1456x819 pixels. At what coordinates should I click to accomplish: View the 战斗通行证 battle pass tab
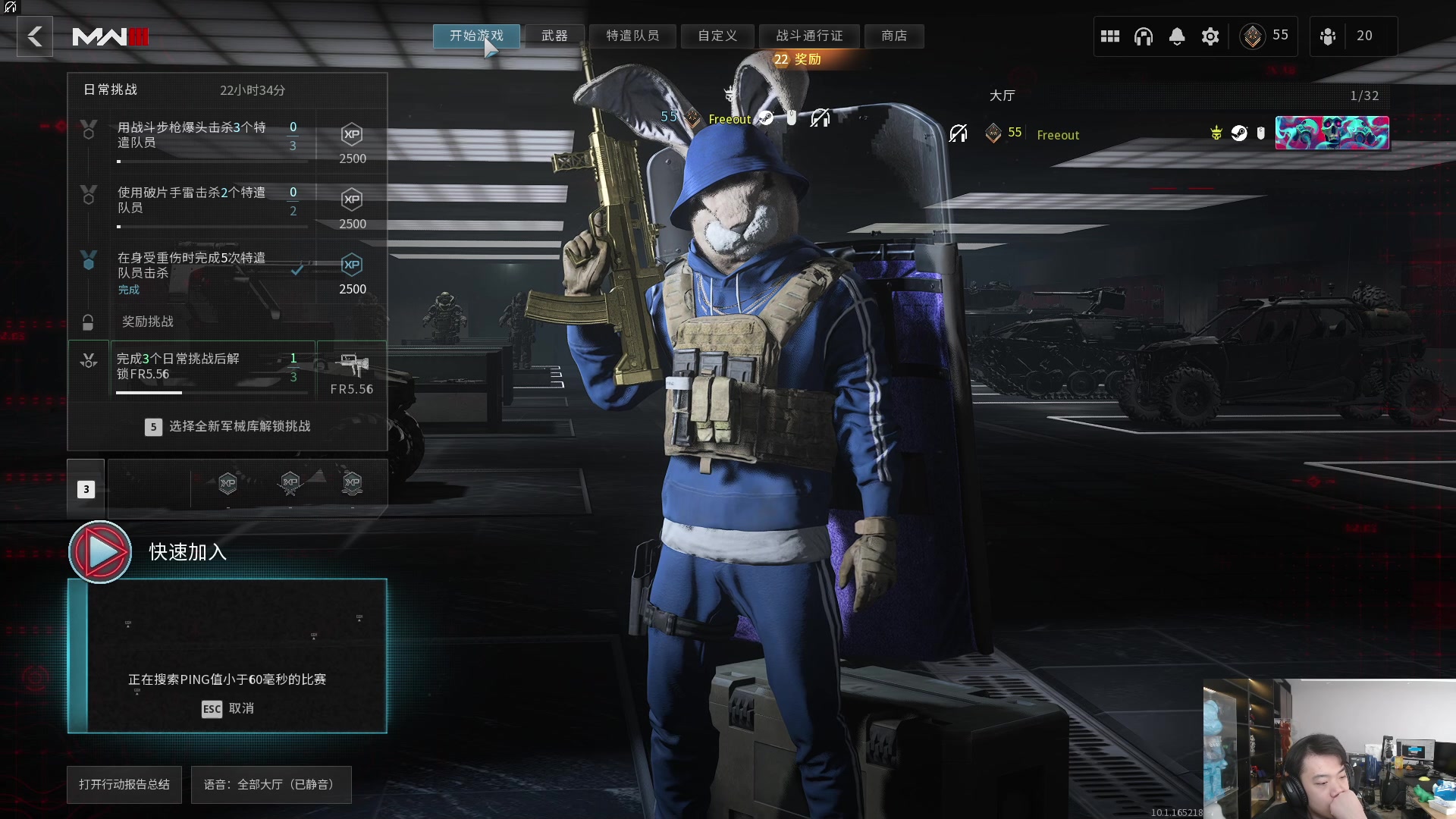tap(809, 36)
